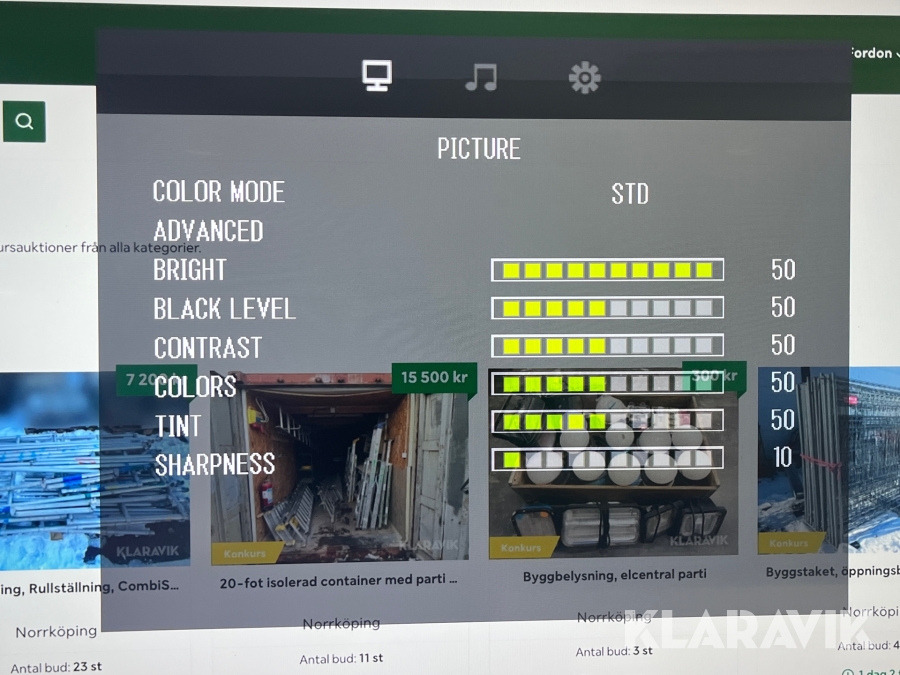Open the Advanced picture options
The width and height of the screenshot is (900, 675).
[x=208, y=231]
